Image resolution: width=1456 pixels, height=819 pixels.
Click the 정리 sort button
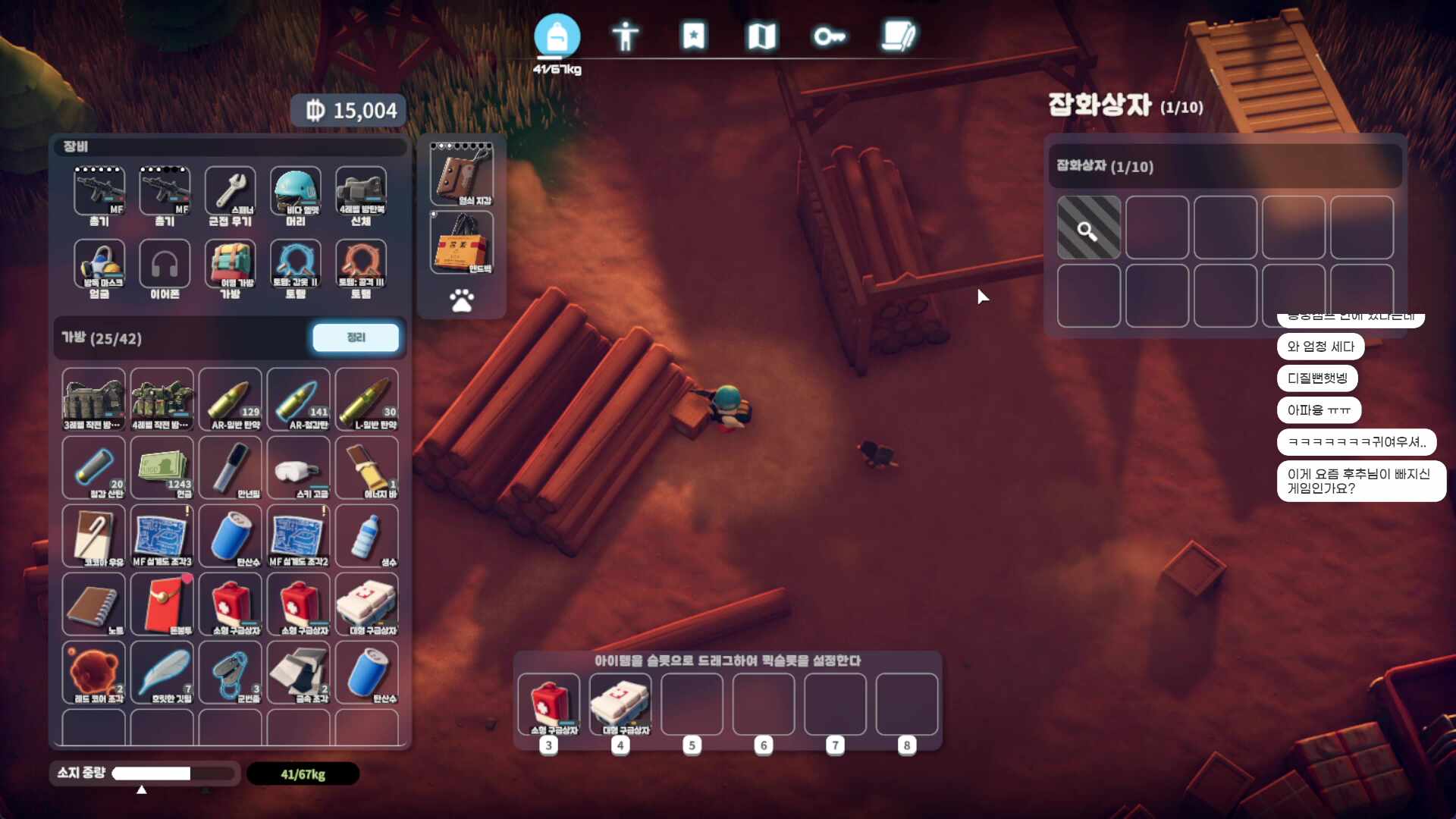[356, 337]
